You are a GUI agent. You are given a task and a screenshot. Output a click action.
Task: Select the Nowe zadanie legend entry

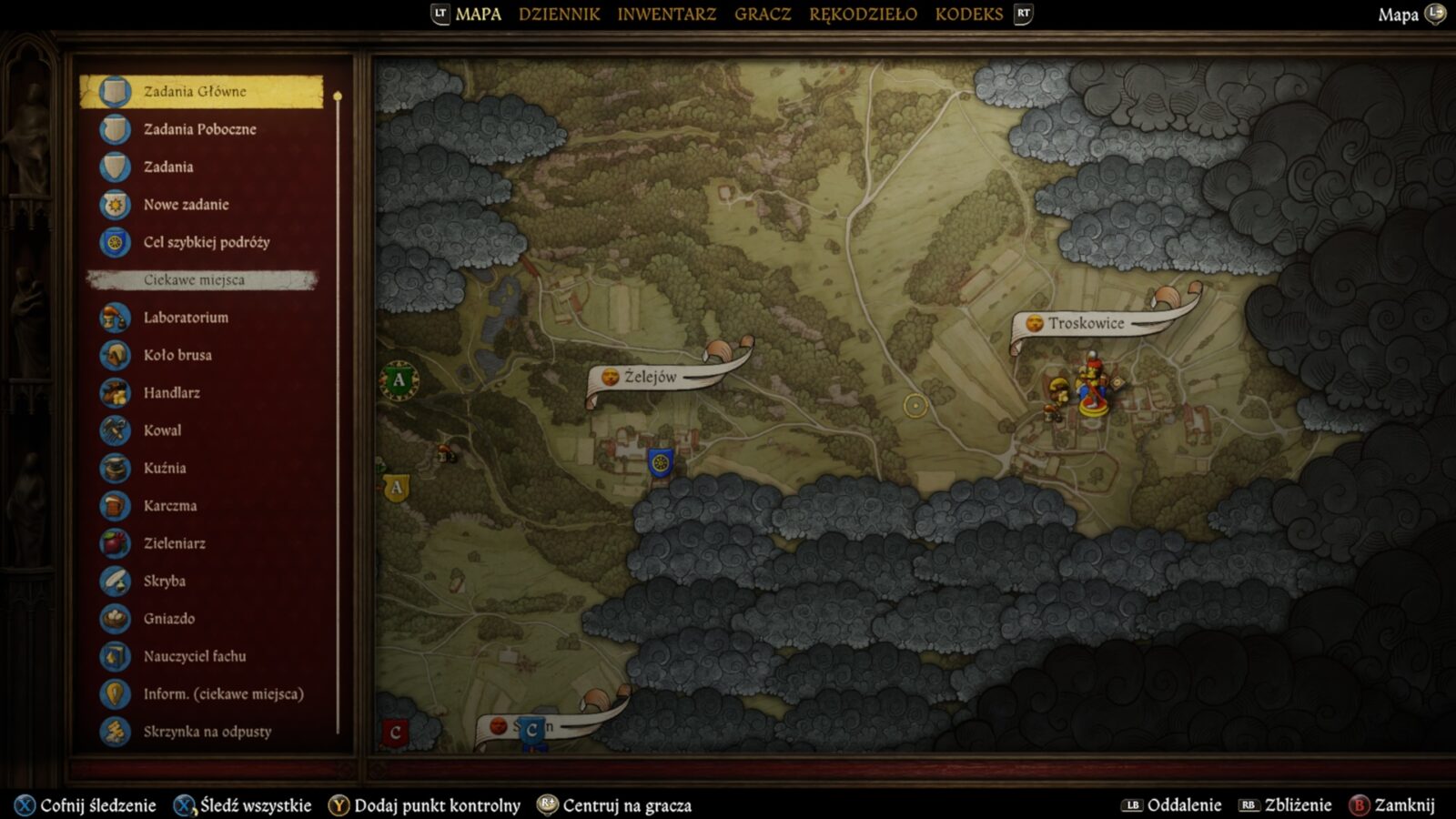[186, 205]
